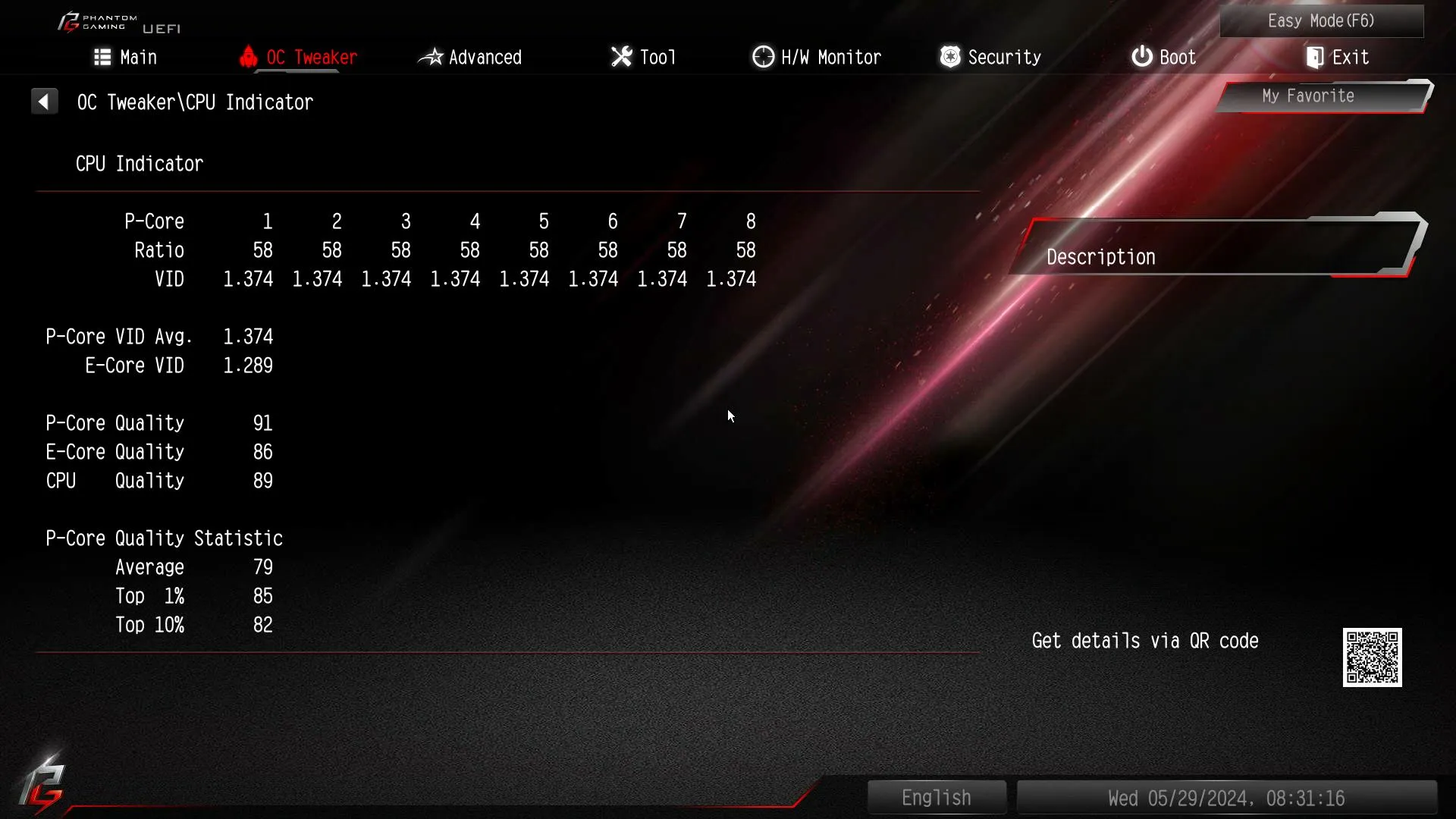Go to the Security tab
This screenshot has width=1456, height=819.
(990, 58)
